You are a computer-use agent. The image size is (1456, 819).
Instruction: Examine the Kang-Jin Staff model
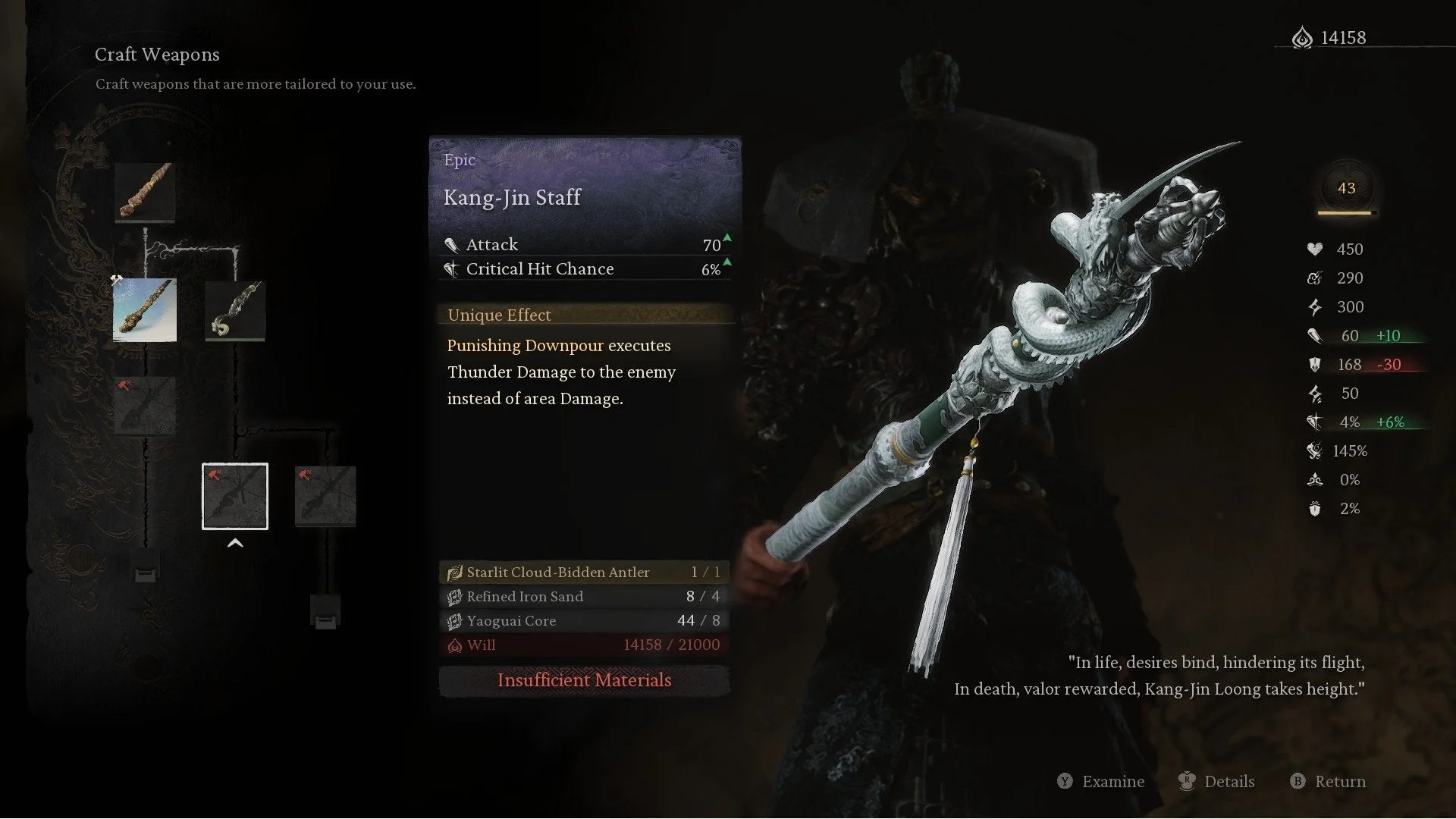tap(1101, 782)
